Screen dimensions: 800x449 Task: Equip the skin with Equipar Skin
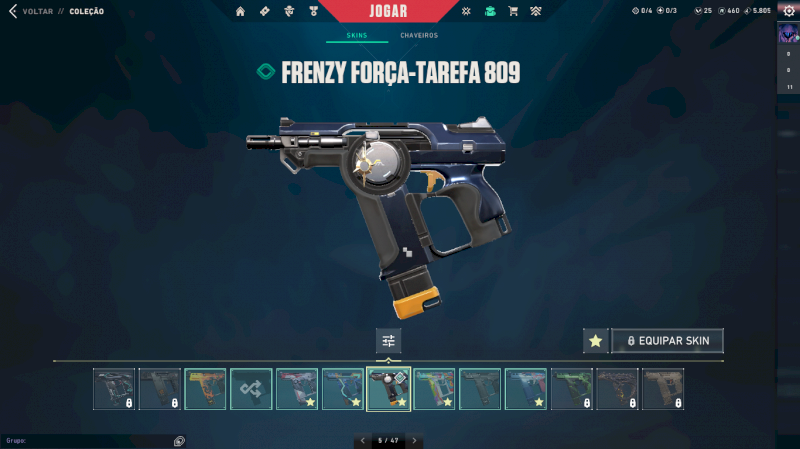[667, 341]
